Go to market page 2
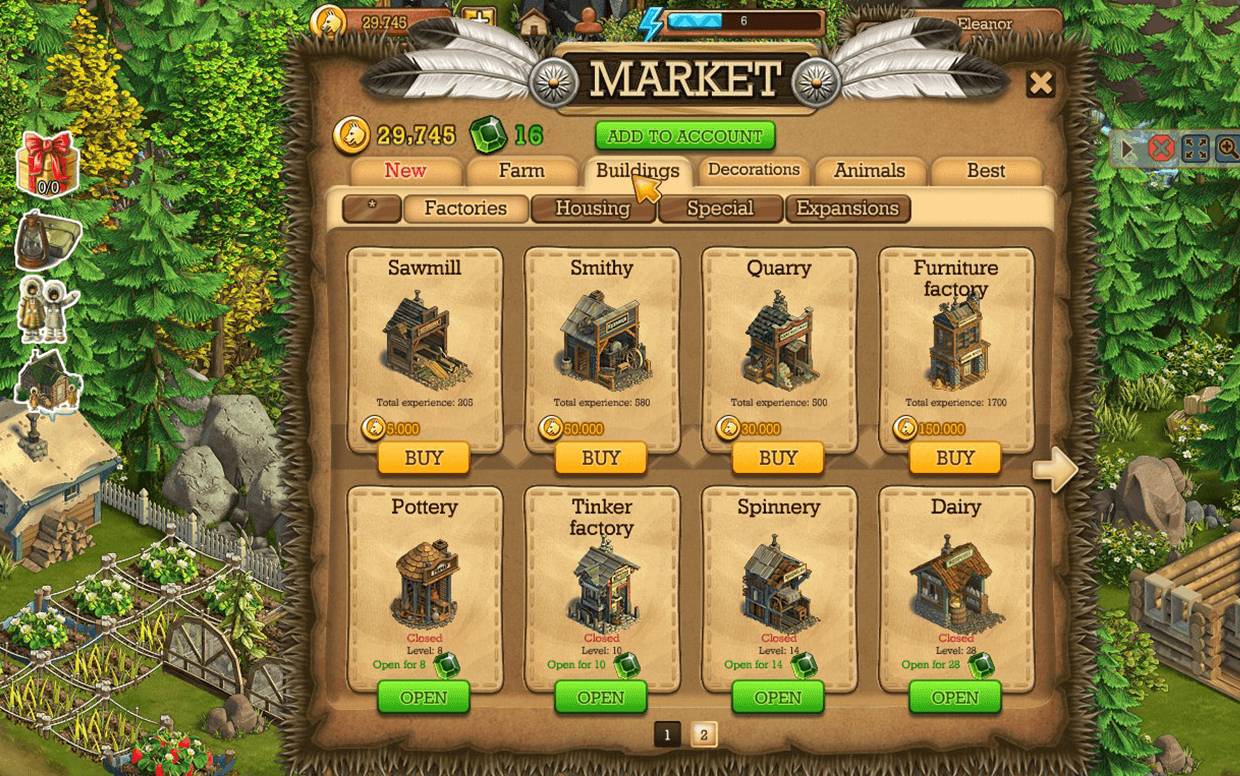The width and height of the screenshot is (1240, 776). 703,735
